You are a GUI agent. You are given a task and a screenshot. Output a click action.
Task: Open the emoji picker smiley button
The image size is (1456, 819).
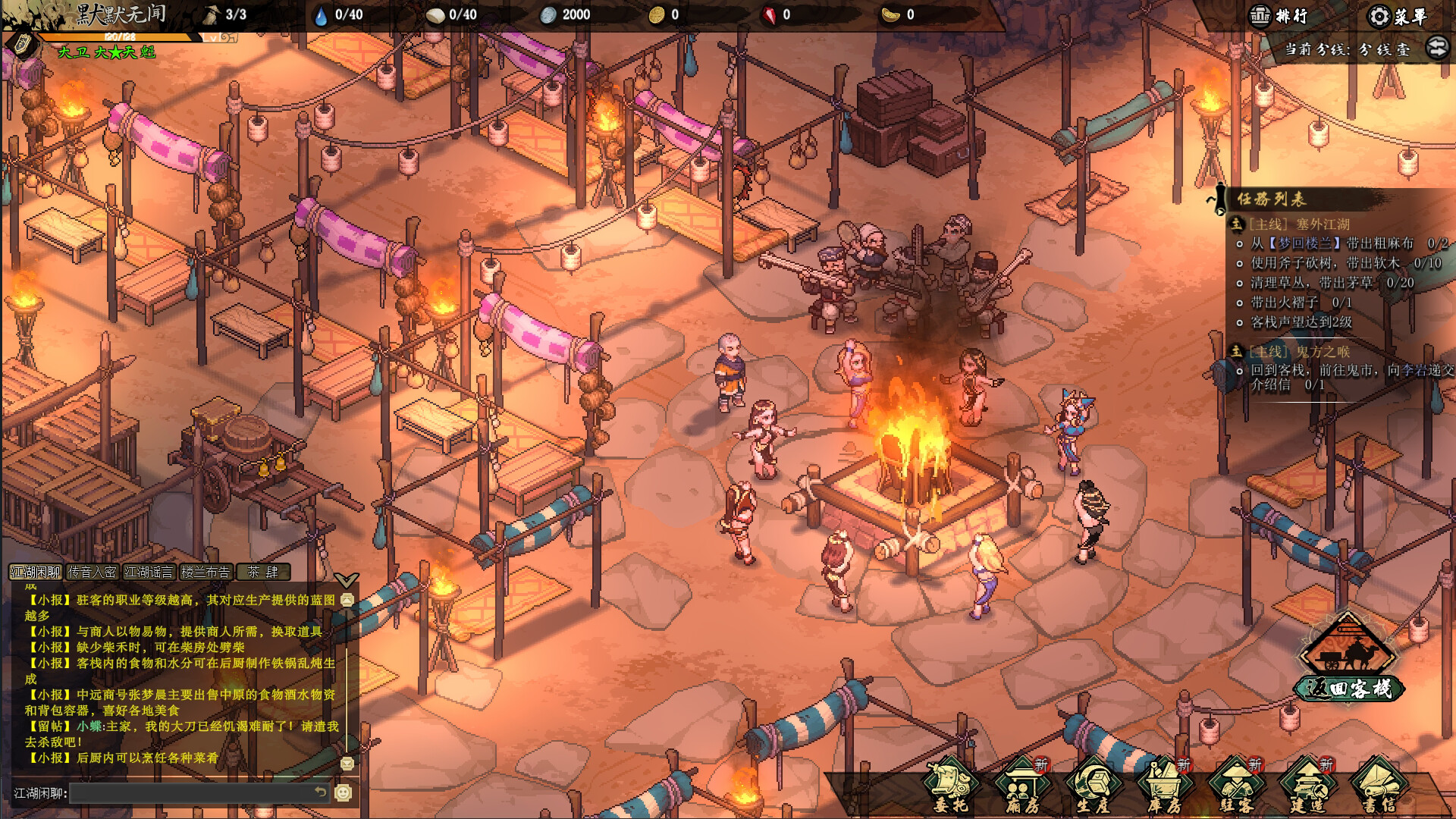(x=344, y=792)
